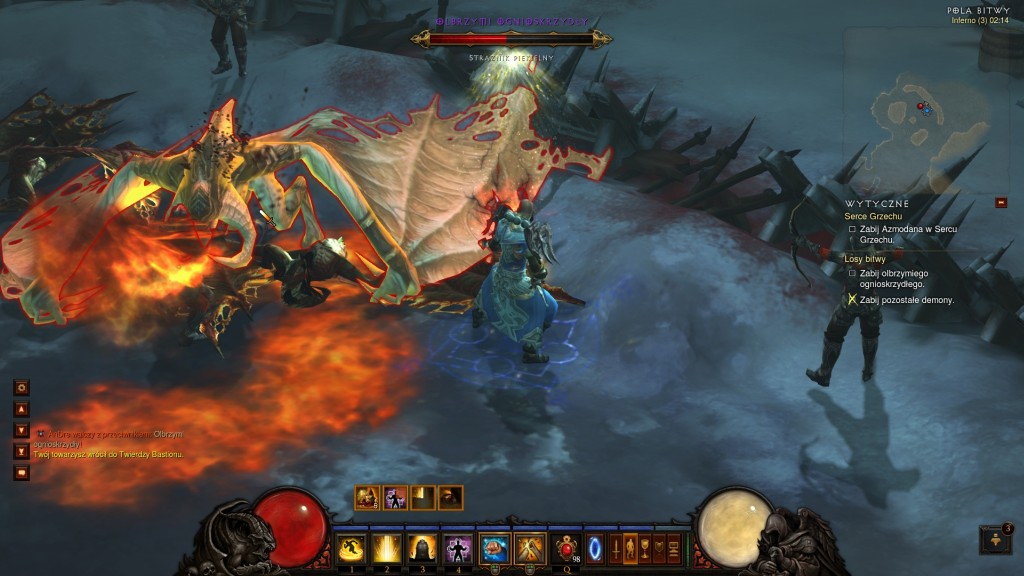Trigger the purple silhouette skill in slot 4
Image resolution: width=1024 pixels, height=576 pixels.
click(457, 548)
